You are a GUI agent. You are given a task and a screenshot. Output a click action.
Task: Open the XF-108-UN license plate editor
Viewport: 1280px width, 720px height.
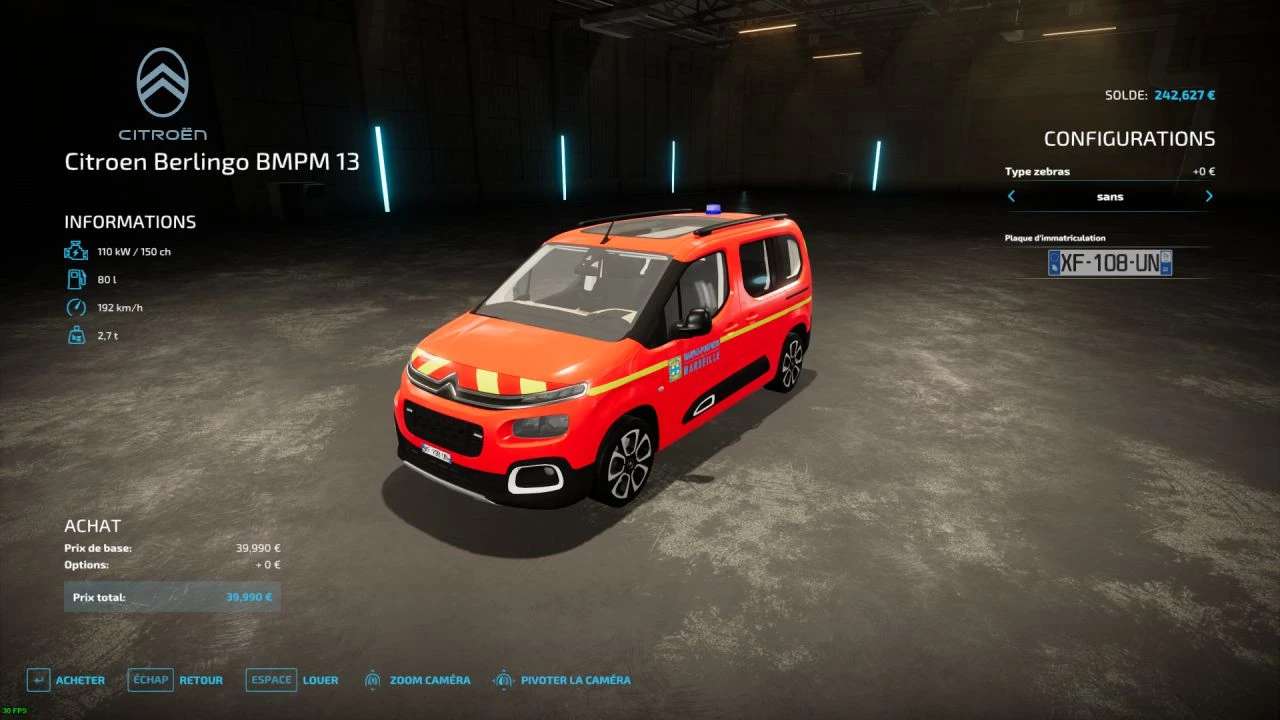coord(1110,263)
